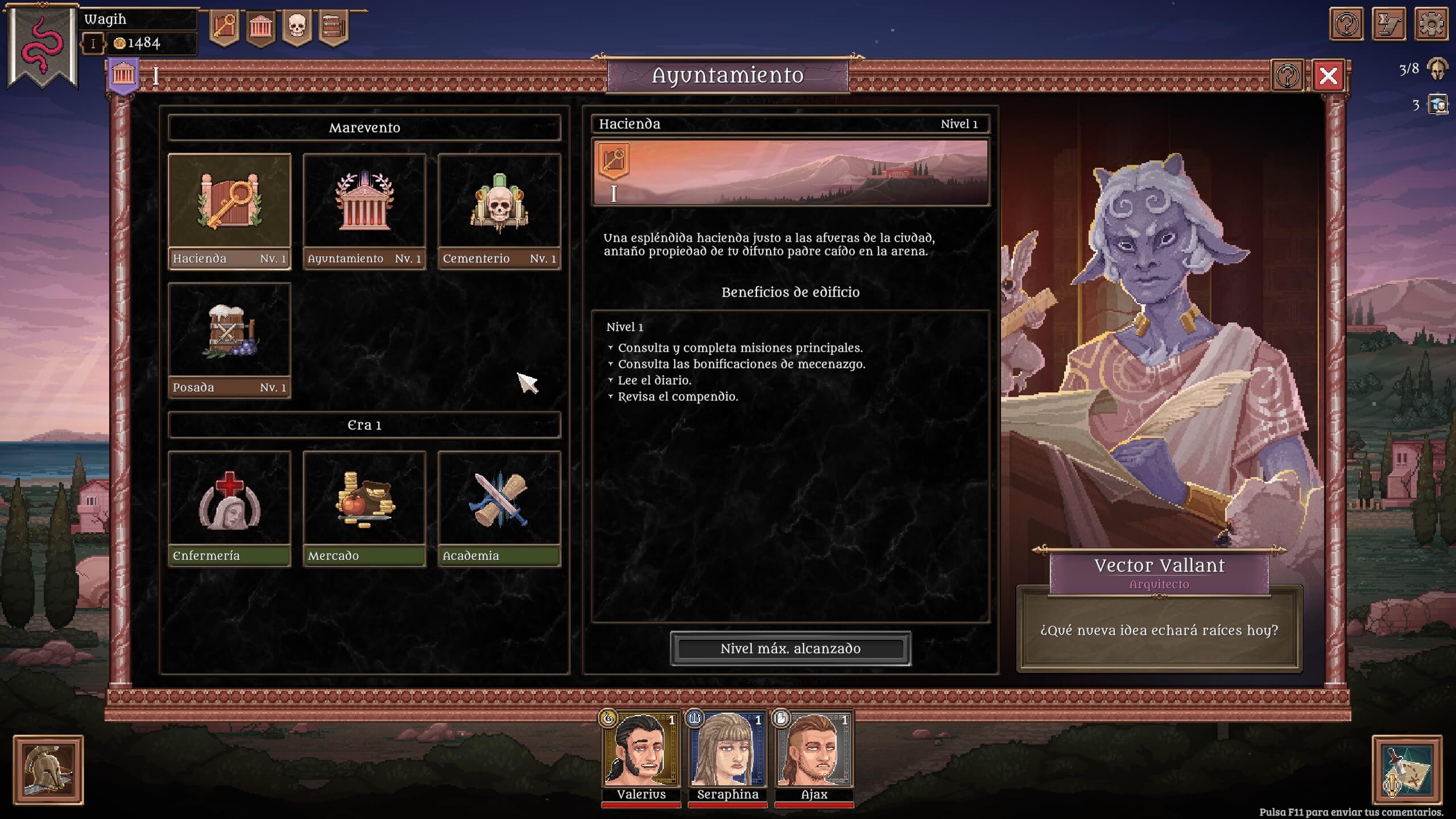
Task: Open the Posada building tile
Action: click(x=229, y=340)
